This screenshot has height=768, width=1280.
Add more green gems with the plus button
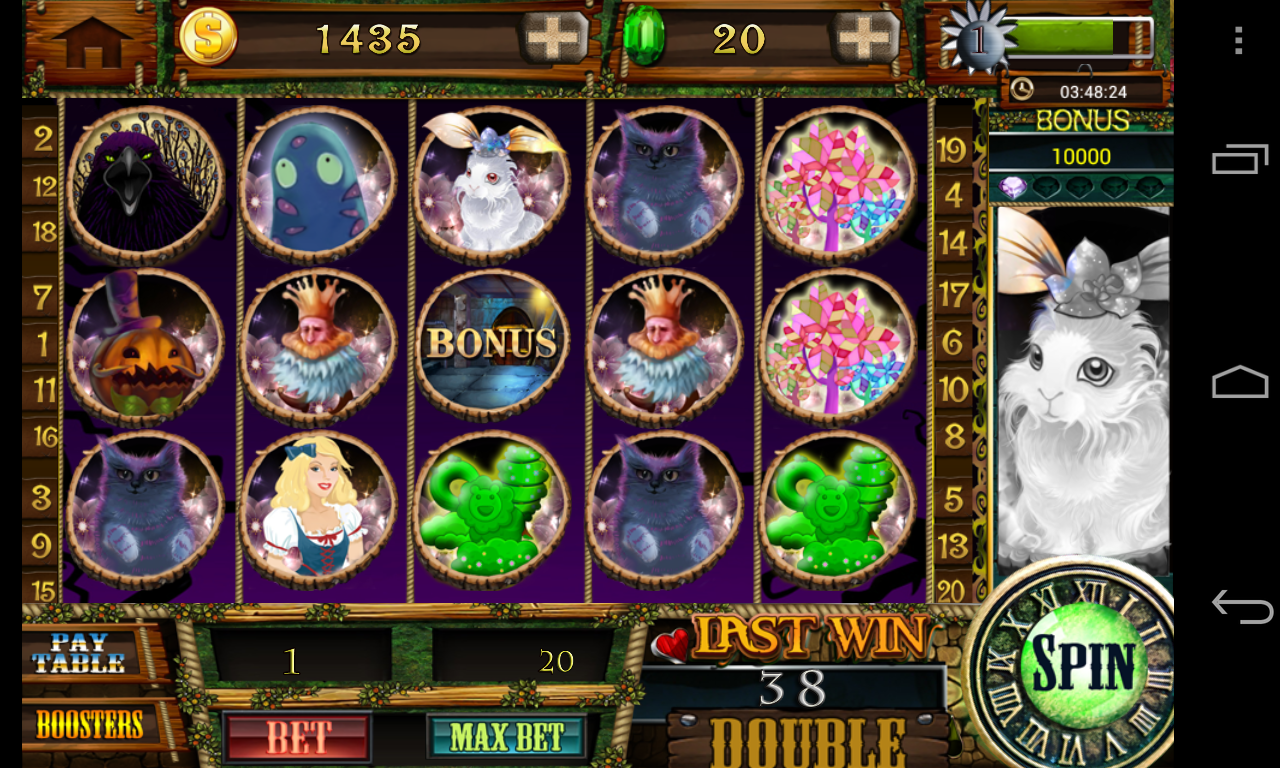tap(865, 39)
